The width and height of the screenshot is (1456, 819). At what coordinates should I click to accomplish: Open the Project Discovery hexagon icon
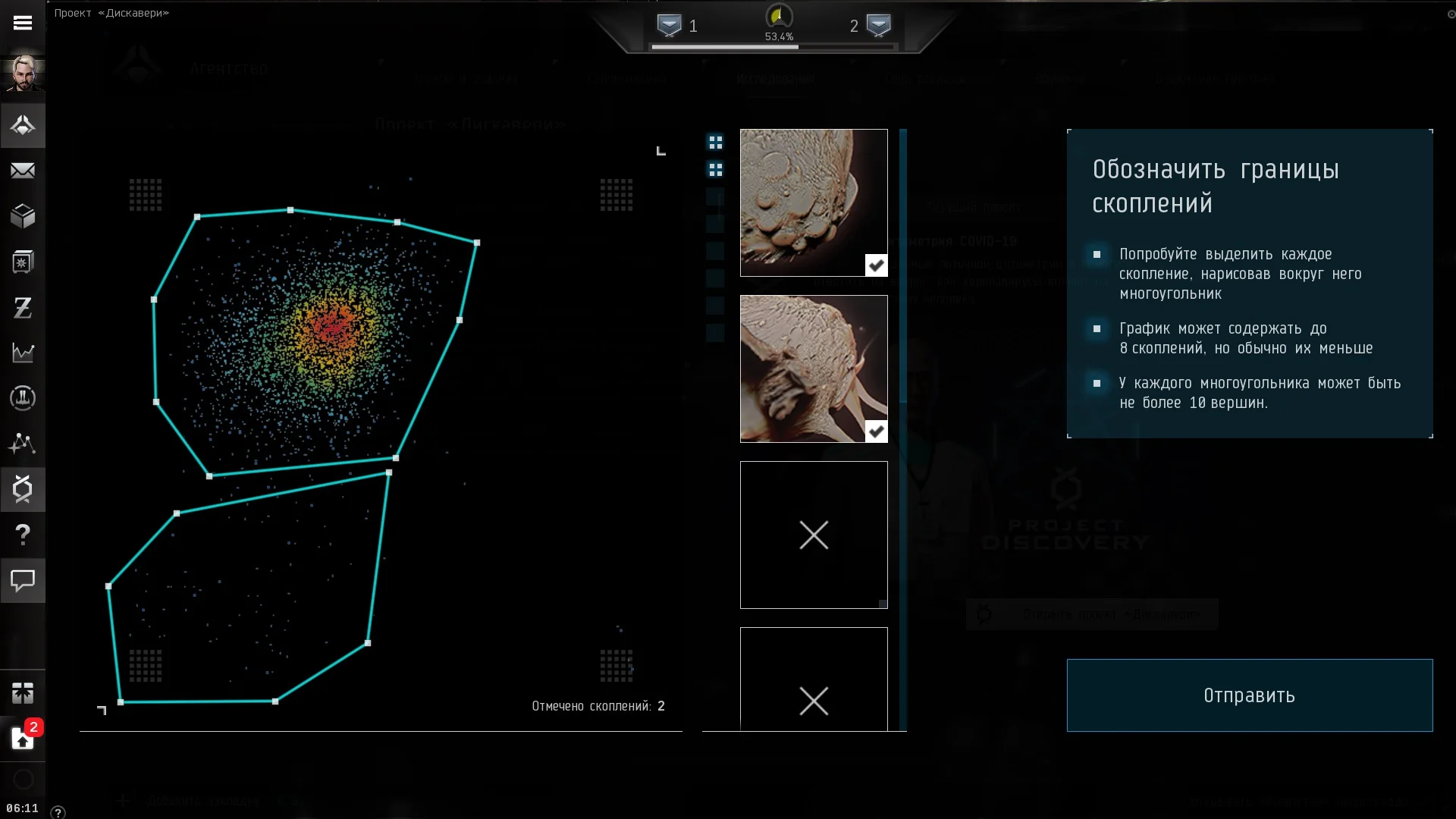pyautogui.click(x=23, y=489)
